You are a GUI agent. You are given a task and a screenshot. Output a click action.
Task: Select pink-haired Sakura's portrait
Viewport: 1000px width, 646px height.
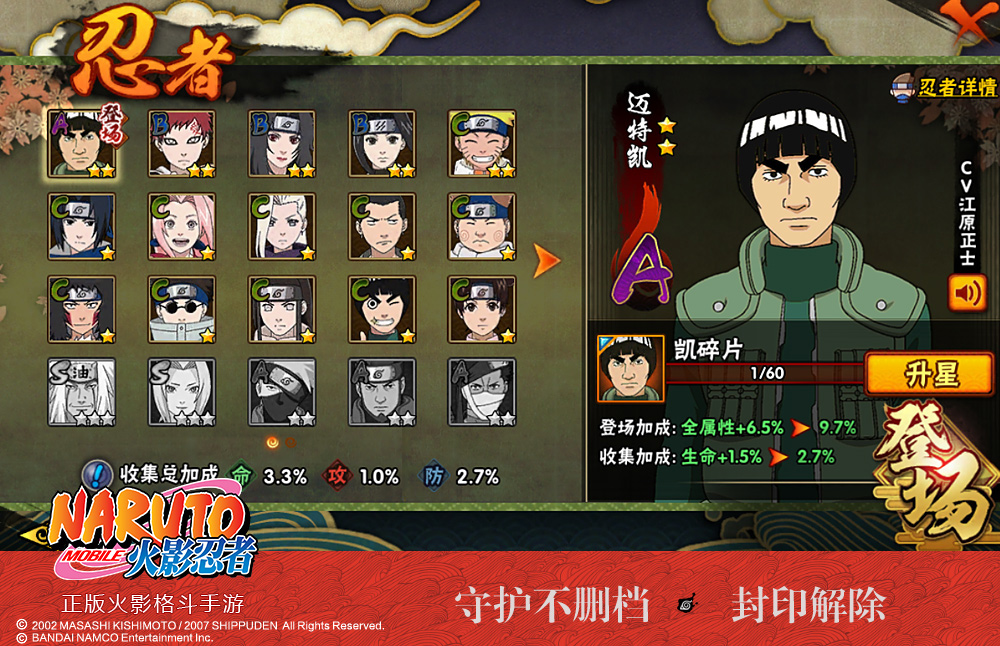point(182,227)
